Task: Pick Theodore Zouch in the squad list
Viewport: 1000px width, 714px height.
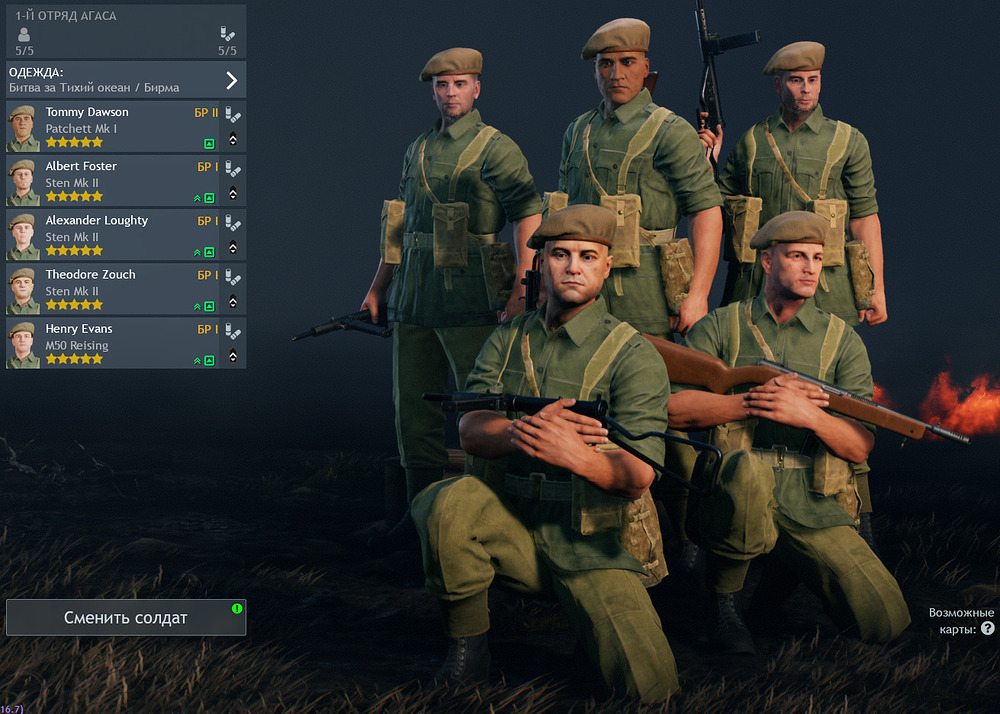Action: click(x=112, y=289)
